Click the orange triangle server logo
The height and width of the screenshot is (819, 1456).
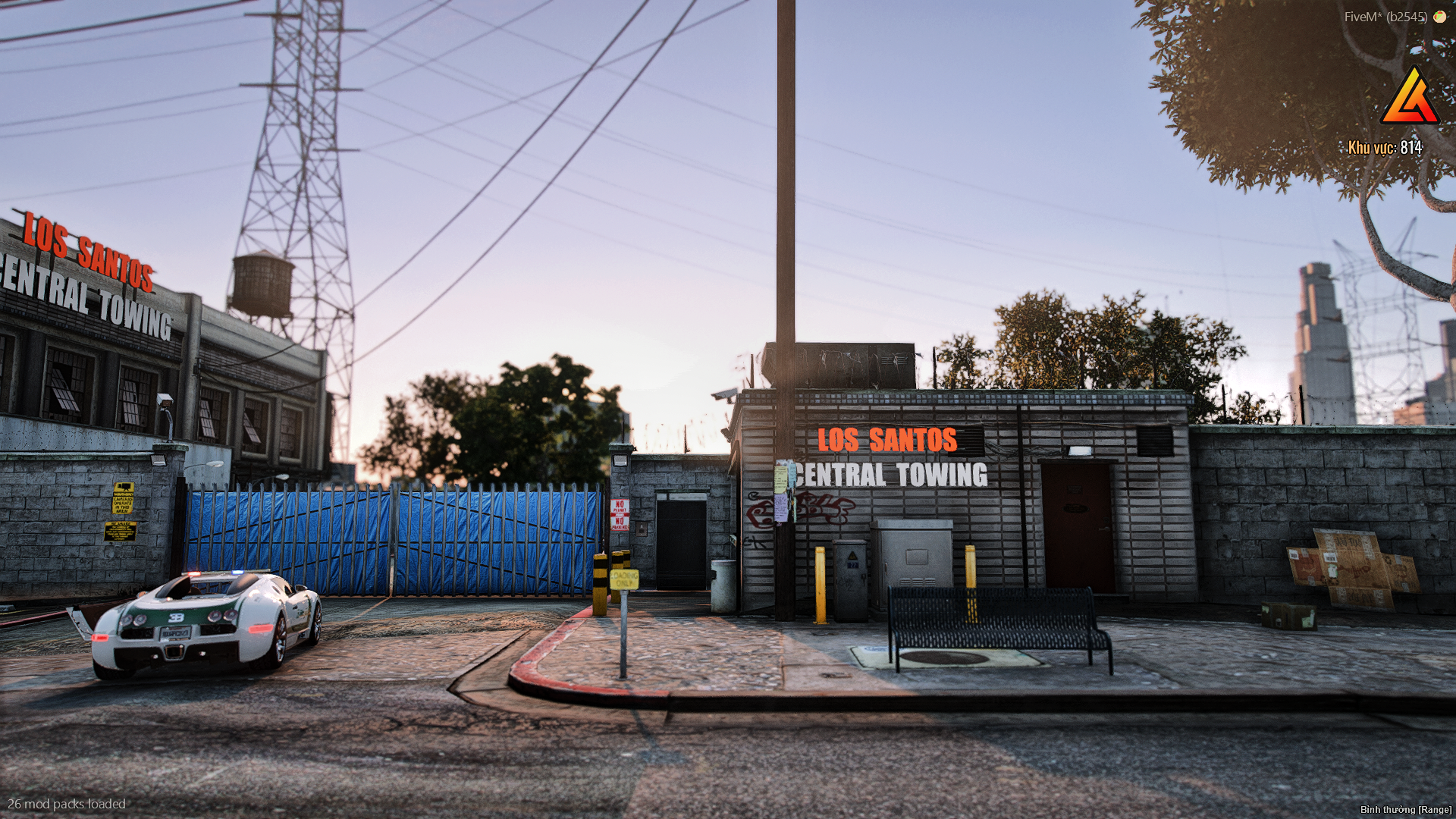click(1410, 99)
